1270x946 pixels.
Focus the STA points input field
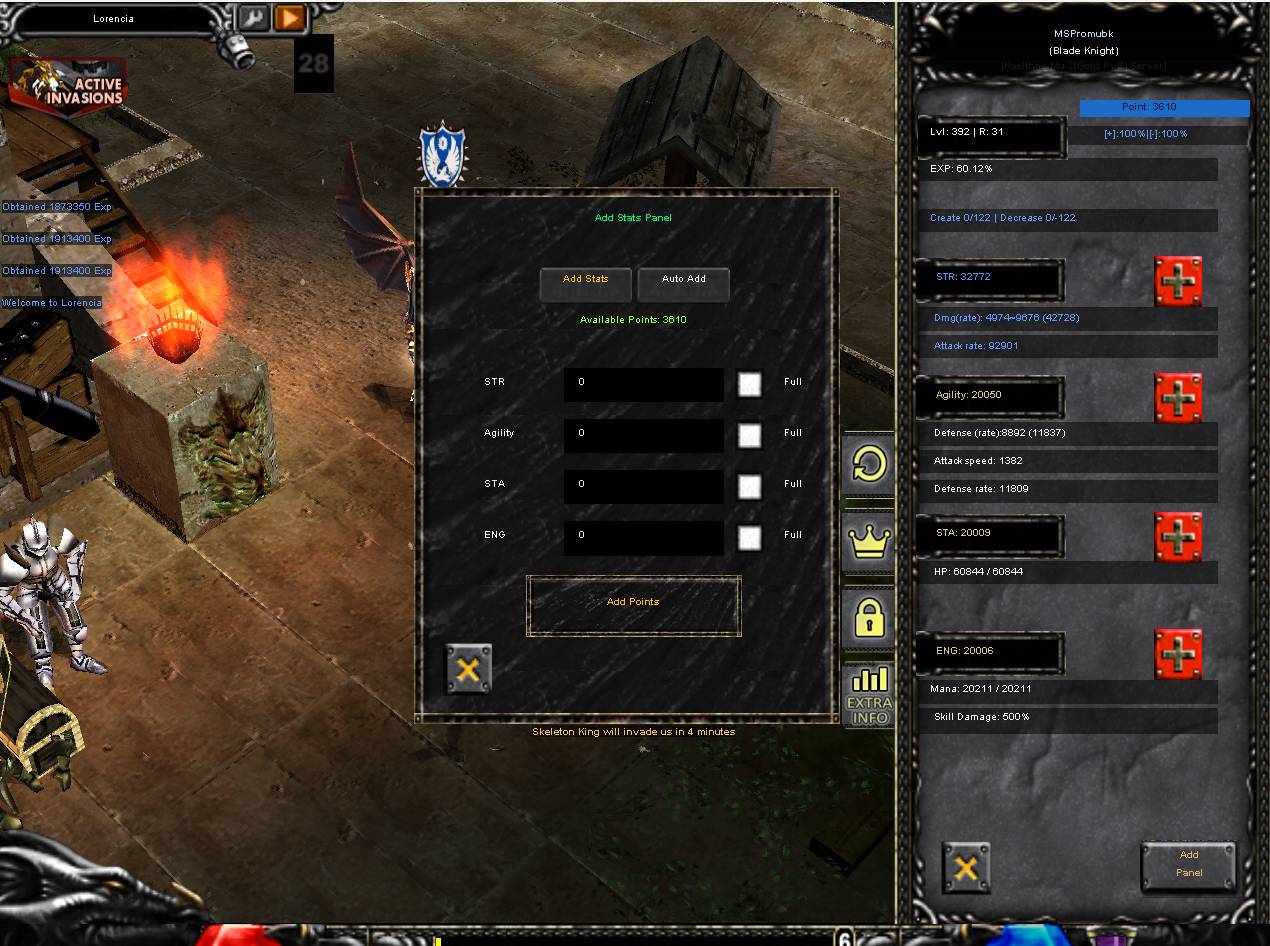tap(643, 485)
